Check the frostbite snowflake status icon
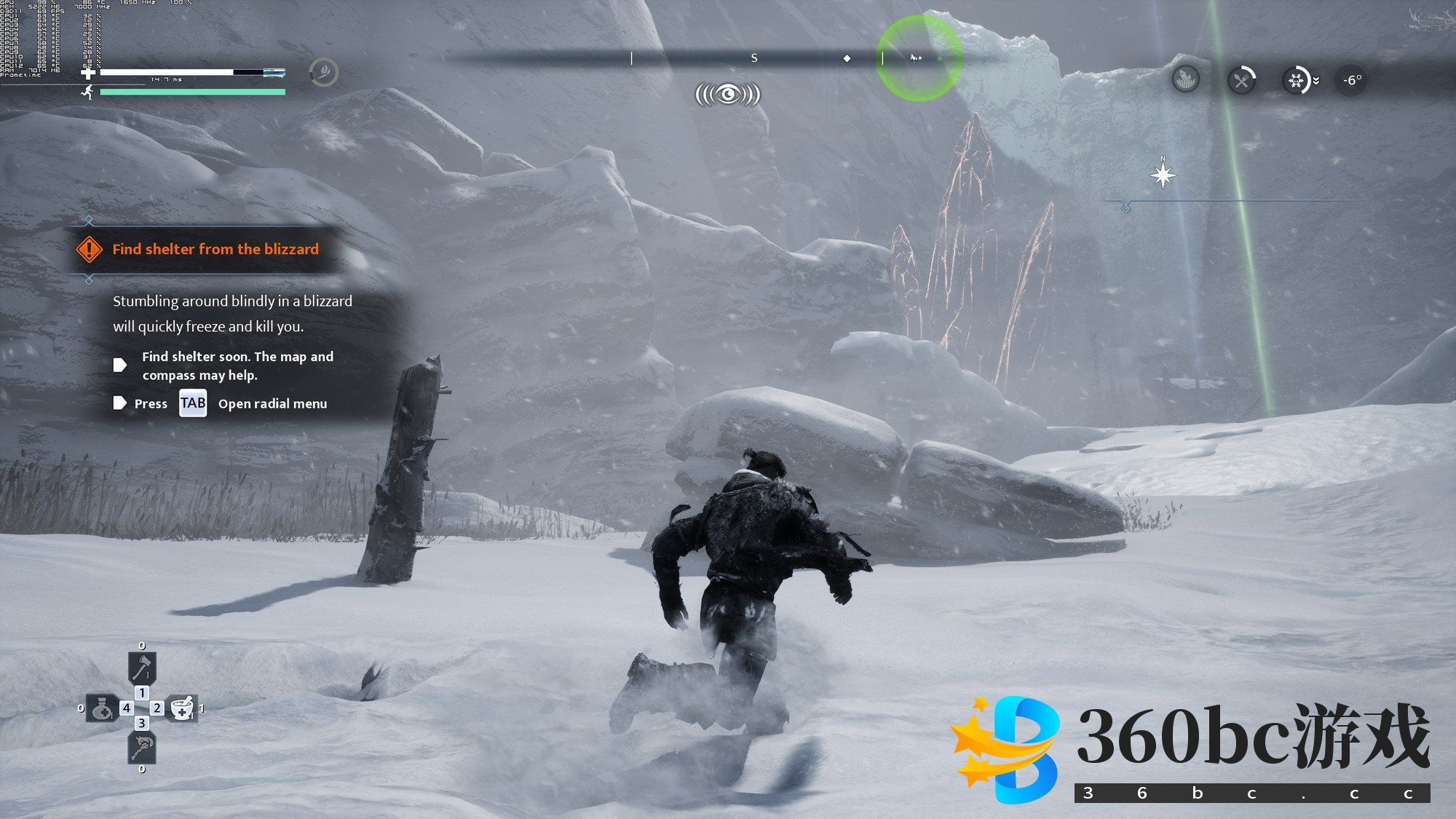Image resolution: width=1456 pixels, height=819 pixels. click(1297, 80)
